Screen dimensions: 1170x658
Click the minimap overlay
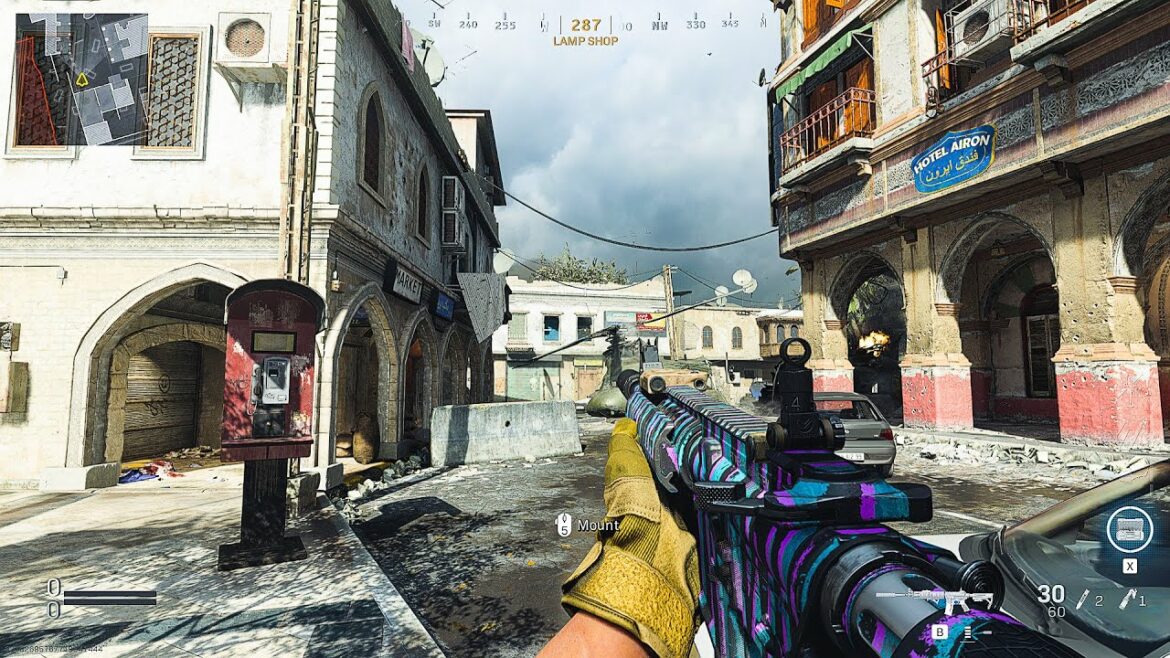tap(81, 79)
